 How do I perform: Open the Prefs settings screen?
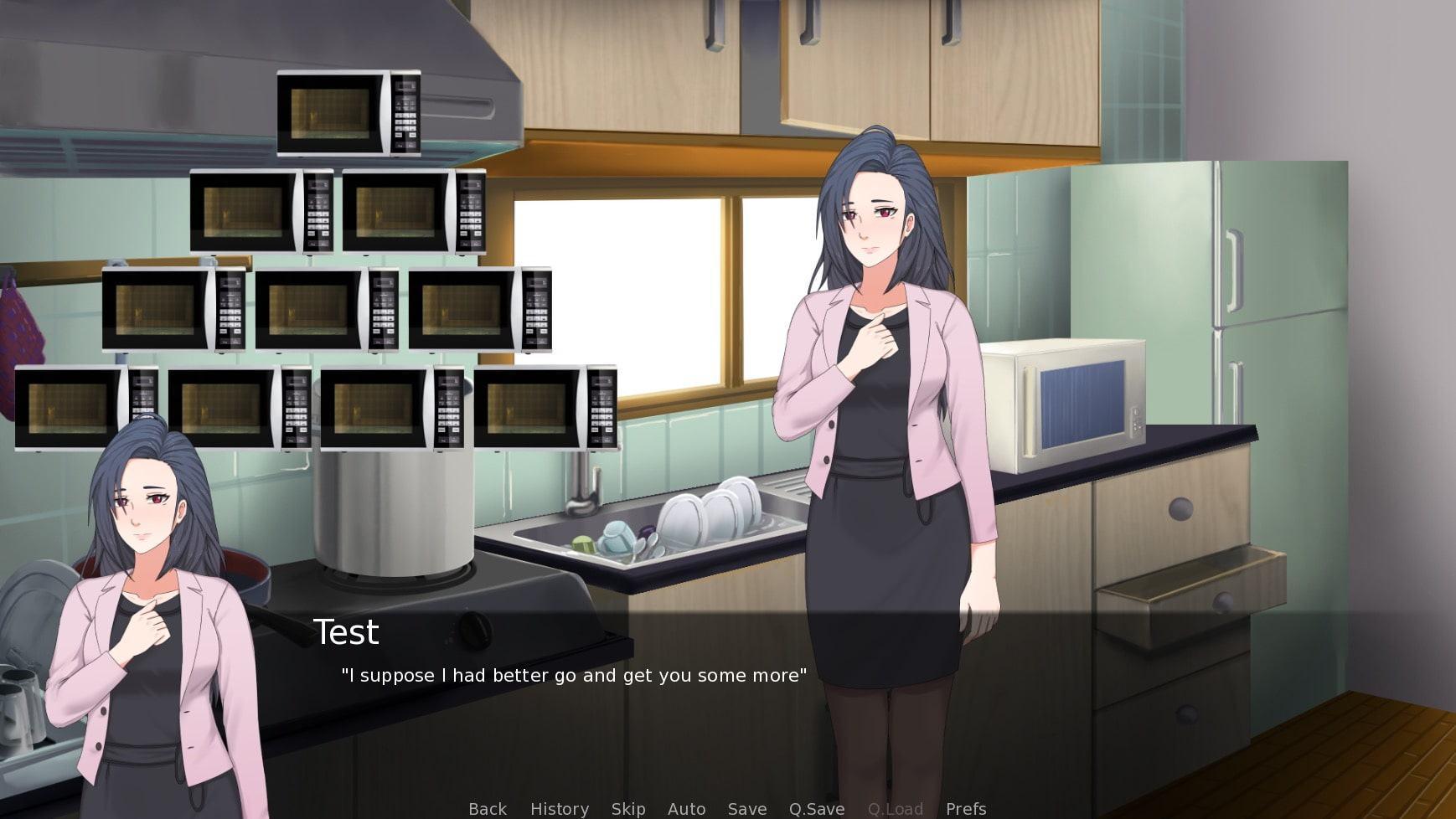click(966, 809)
